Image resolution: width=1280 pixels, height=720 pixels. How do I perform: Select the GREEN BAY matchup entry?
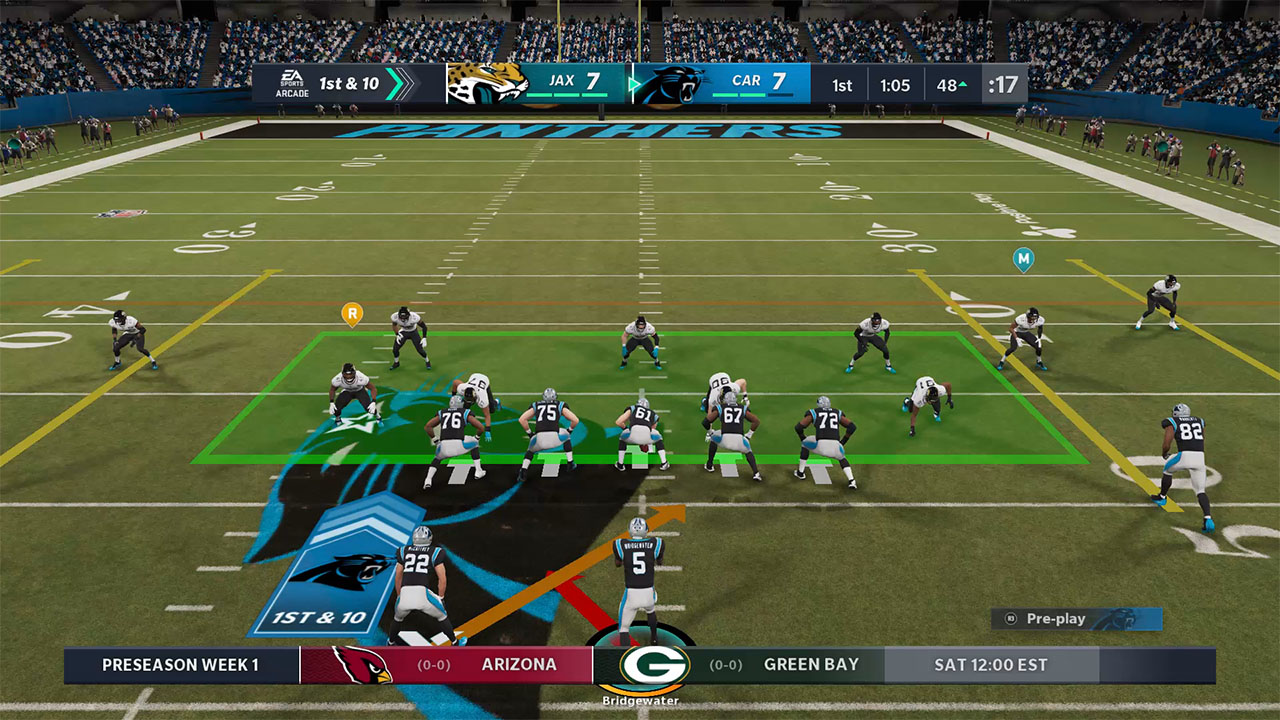click(x=812, y=664)
